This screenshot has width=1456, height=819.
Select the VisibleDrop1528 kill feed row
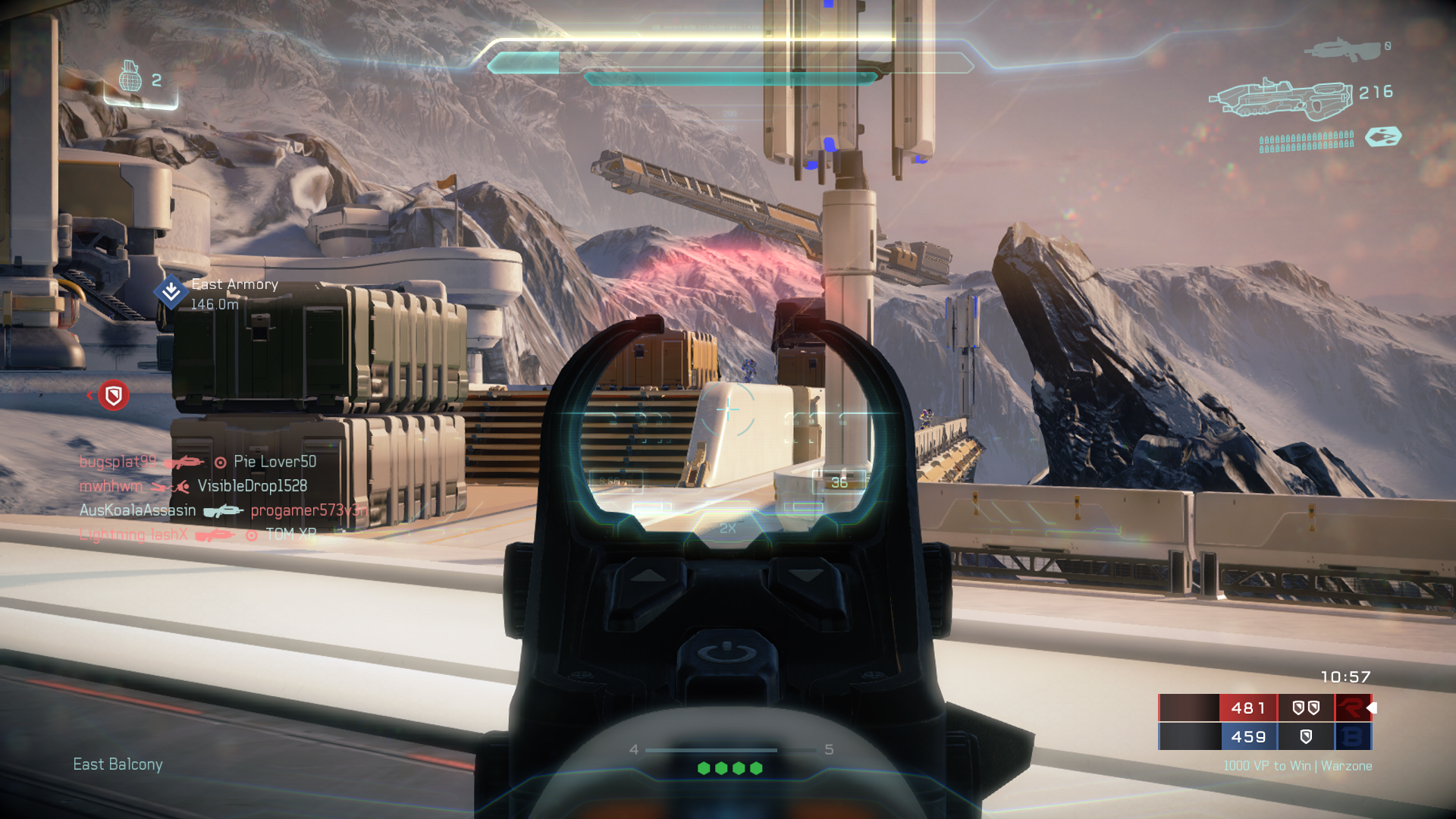[x=193, y=486]
